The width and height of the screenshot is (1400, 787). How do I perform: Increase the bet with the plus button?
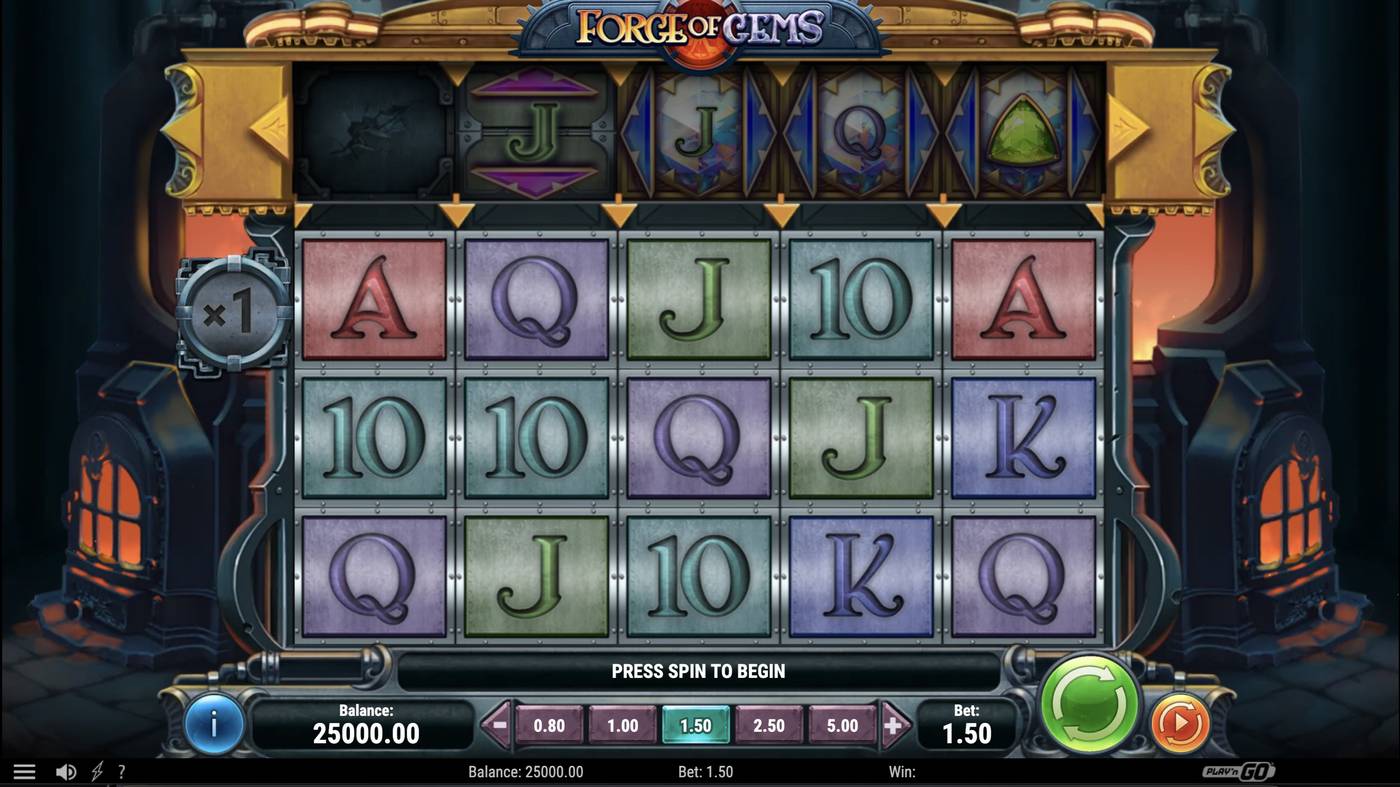pos(891,725)
